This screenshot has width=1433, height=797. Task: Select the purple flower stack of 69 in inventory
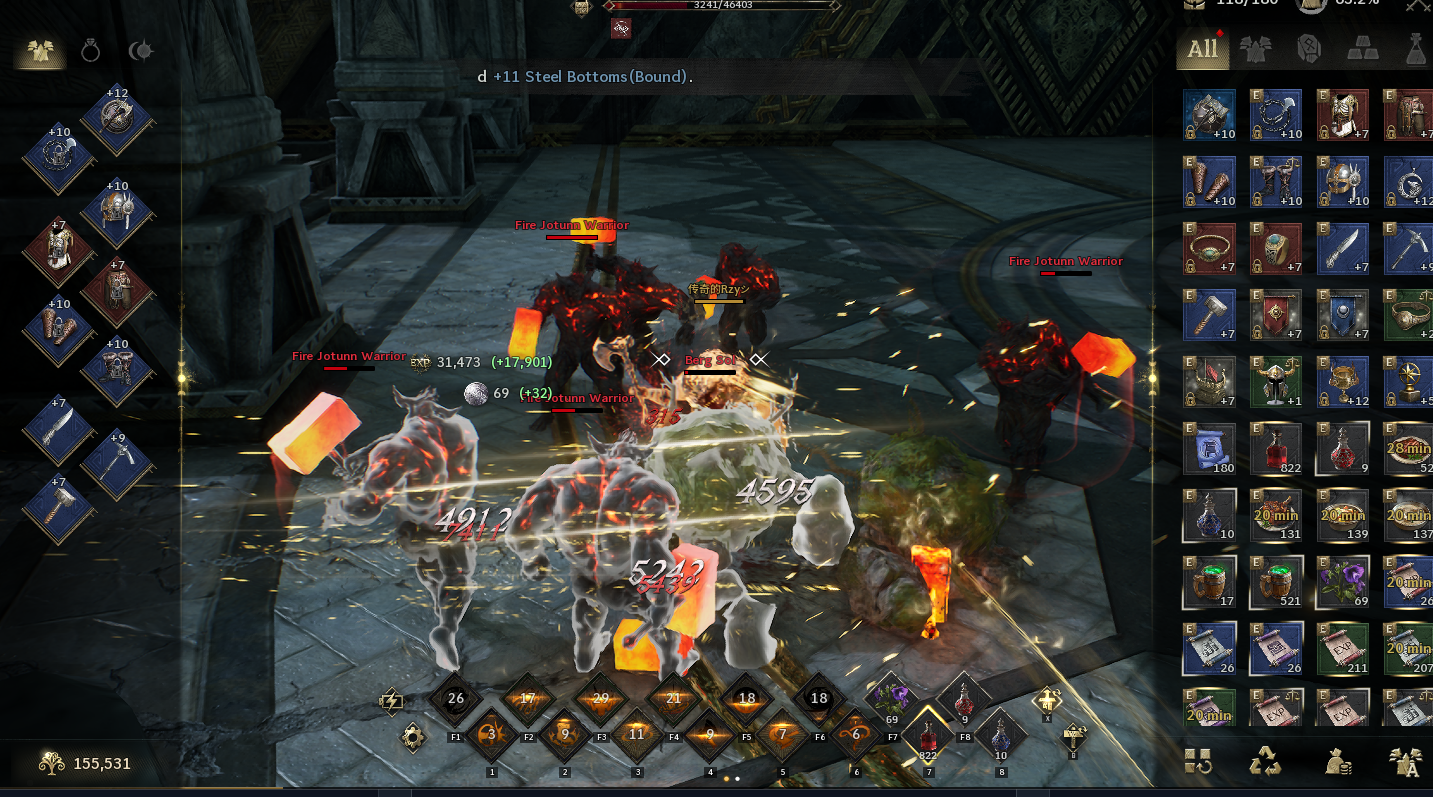[1341, 581]
